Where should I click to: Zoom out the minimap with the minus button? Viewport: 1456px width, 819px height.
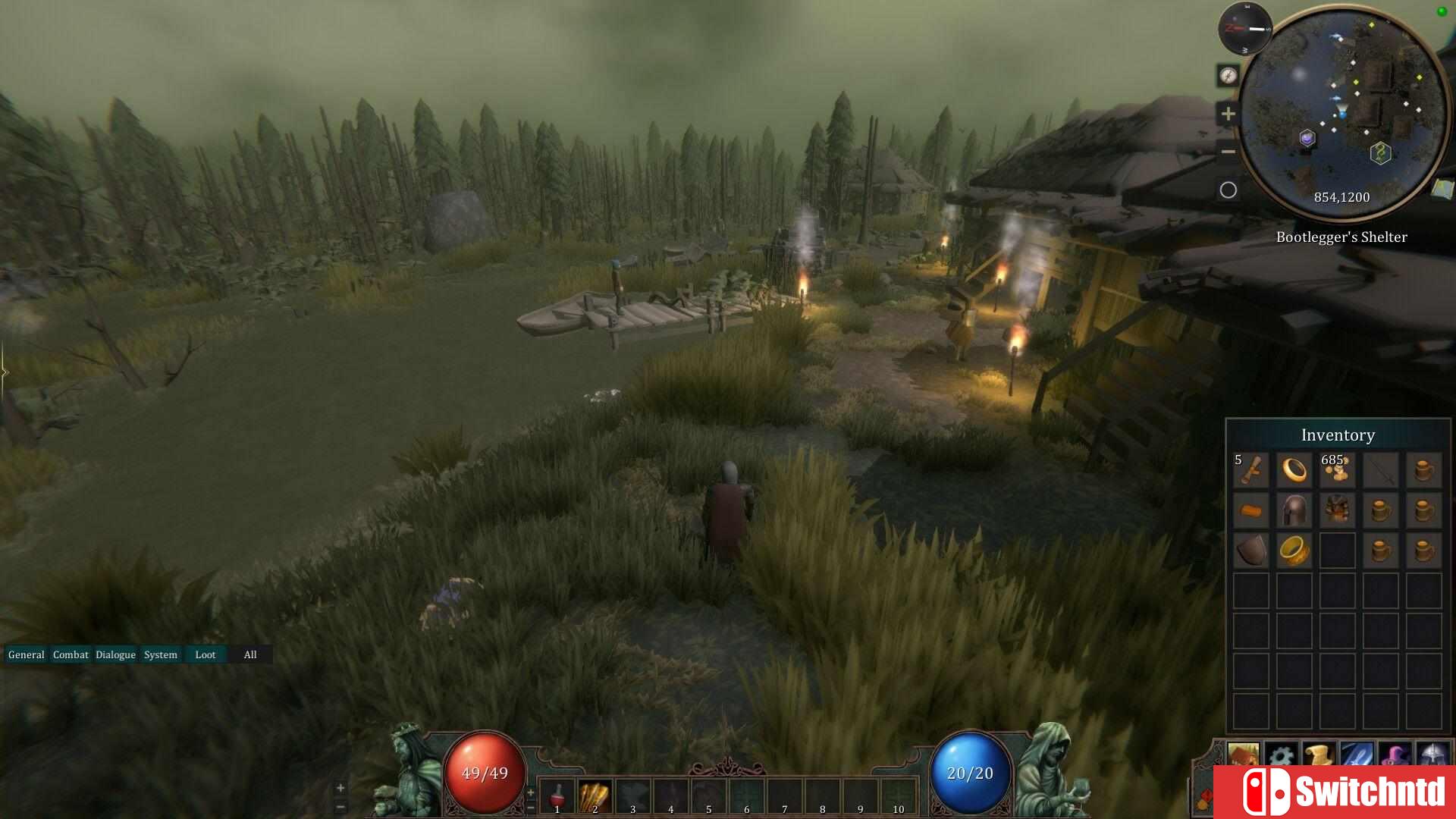pyautogui.click(x=1228, y=152)
